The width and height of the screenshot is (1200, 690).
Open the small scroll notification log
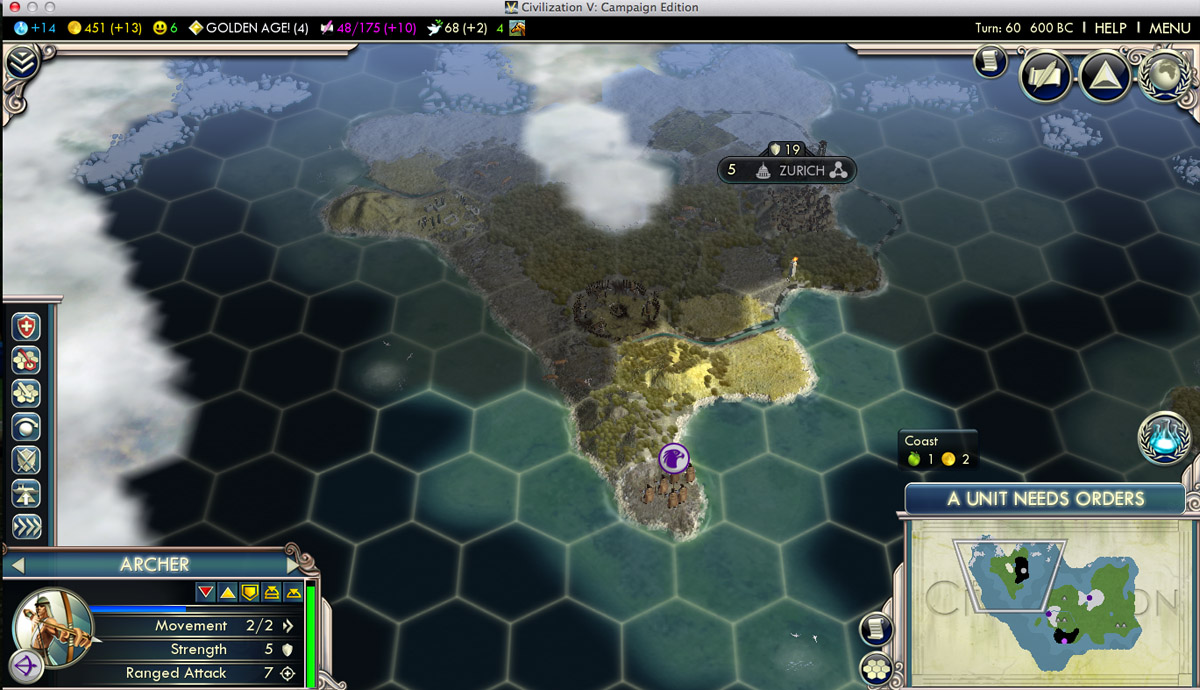[x=989, y=62]
